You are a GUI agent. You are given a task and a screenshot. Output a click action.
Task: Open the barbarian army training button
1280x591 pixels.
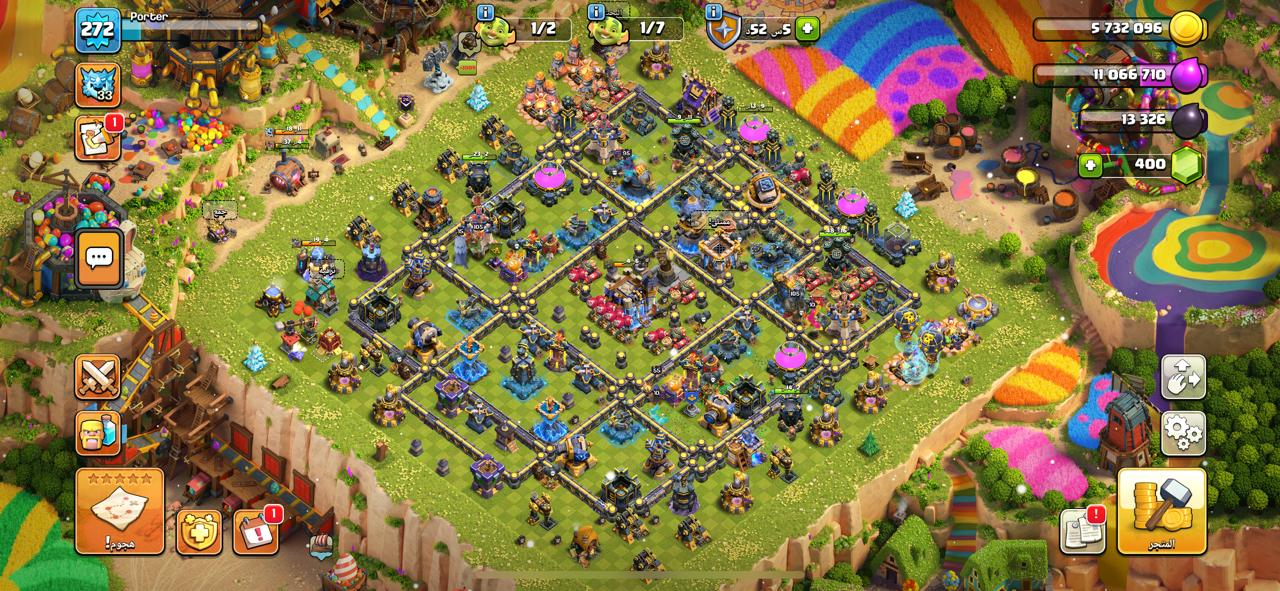pyautogui.click(x=98, y=433)
